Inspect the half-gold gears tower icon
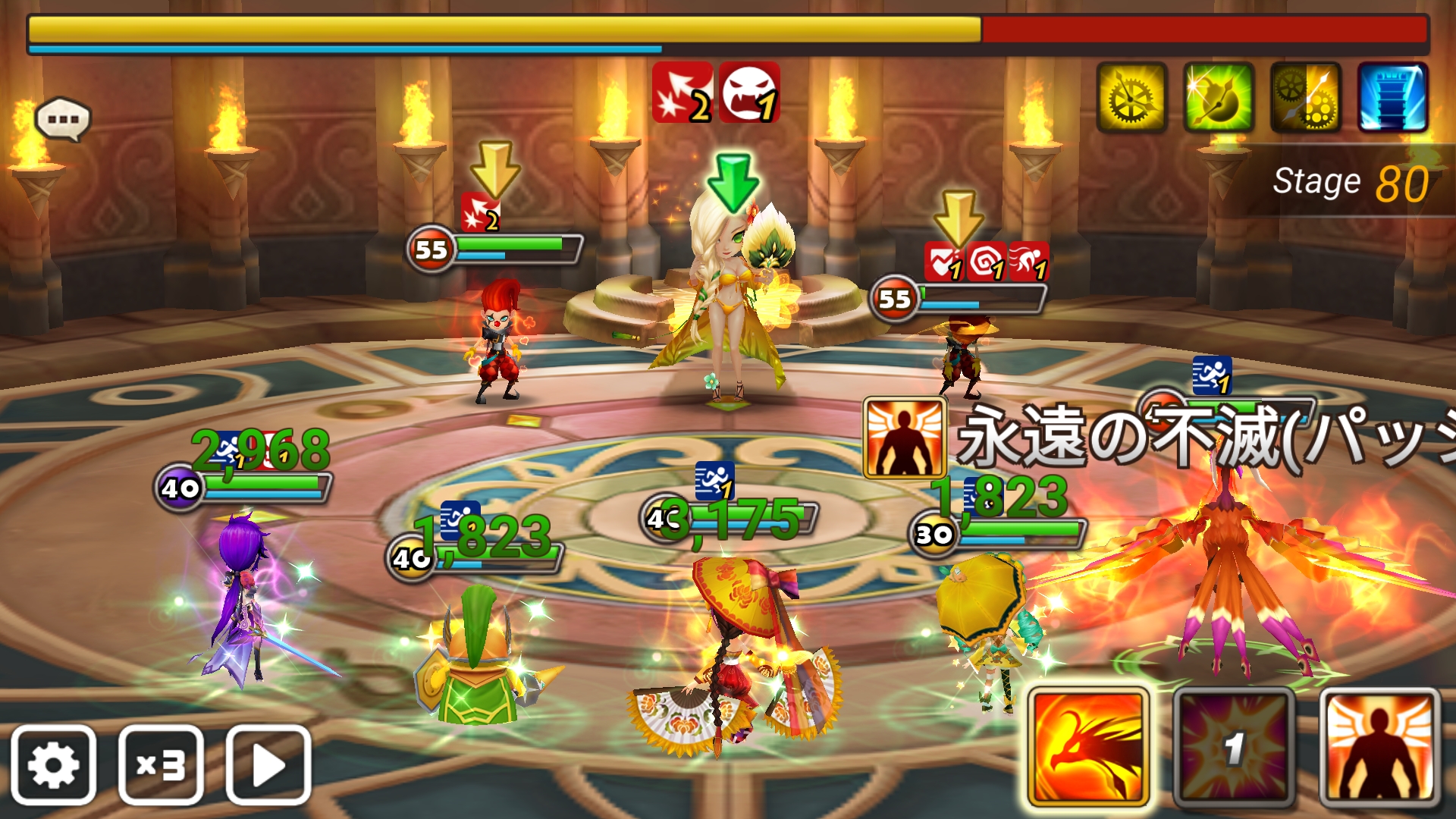Image resolution: width=1456 pixels, height=819 pixels. click(x=1306, y=98)
